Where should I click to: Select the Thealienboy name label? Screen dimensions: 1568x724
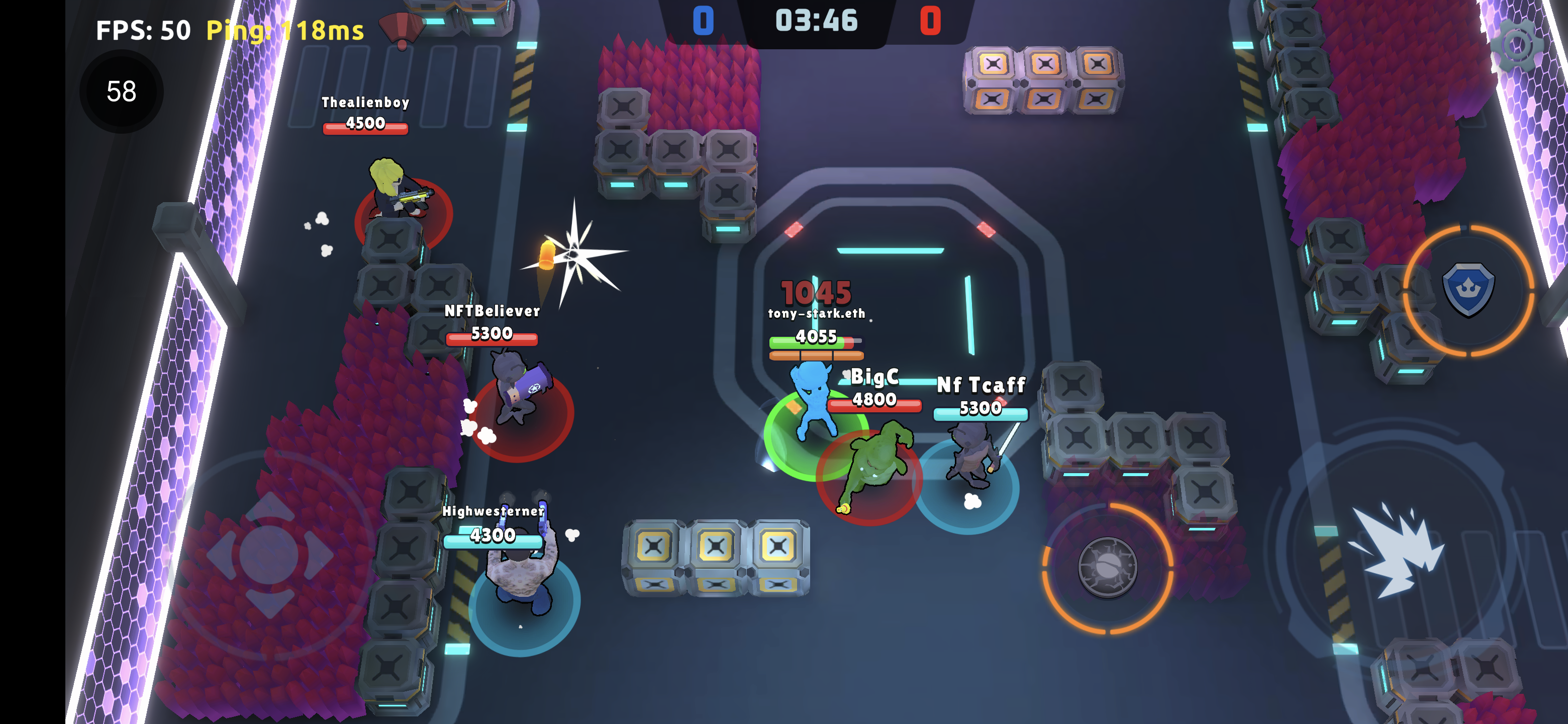(x=365, y=103)
